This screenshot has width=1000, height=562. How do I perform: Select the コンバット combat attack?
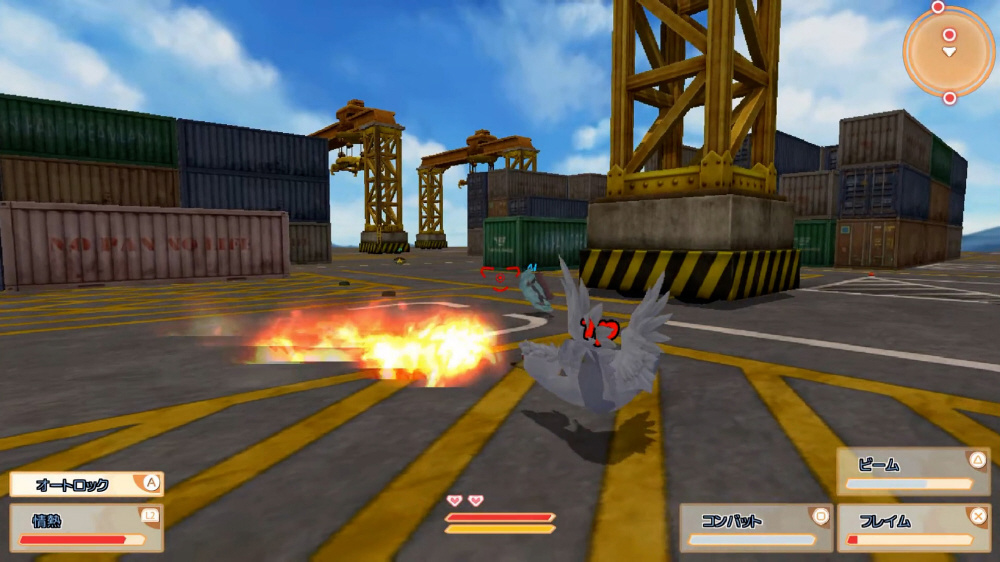point(755,527)
